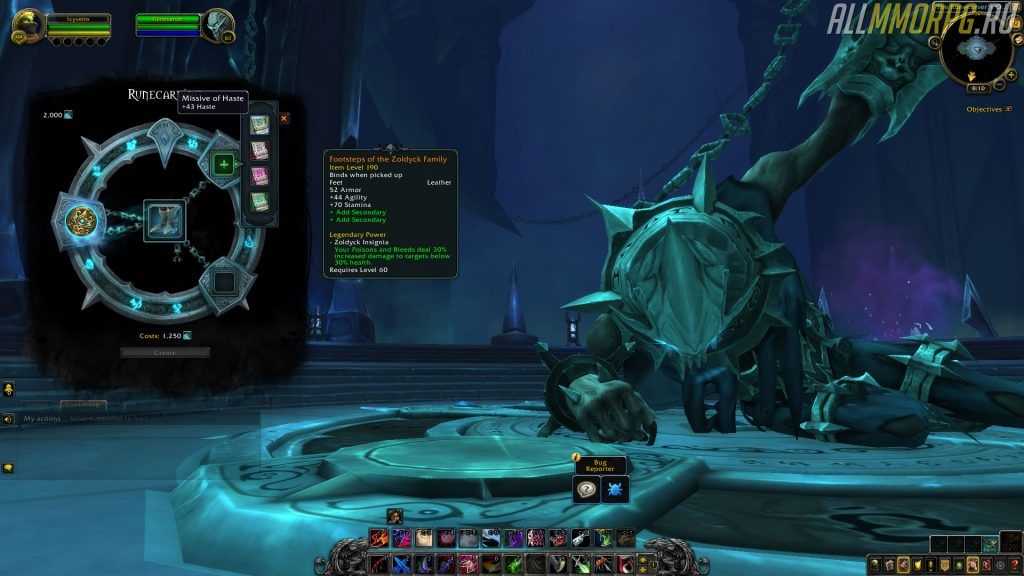Pick the Missive of Haste at top of list

coord(259,125)
